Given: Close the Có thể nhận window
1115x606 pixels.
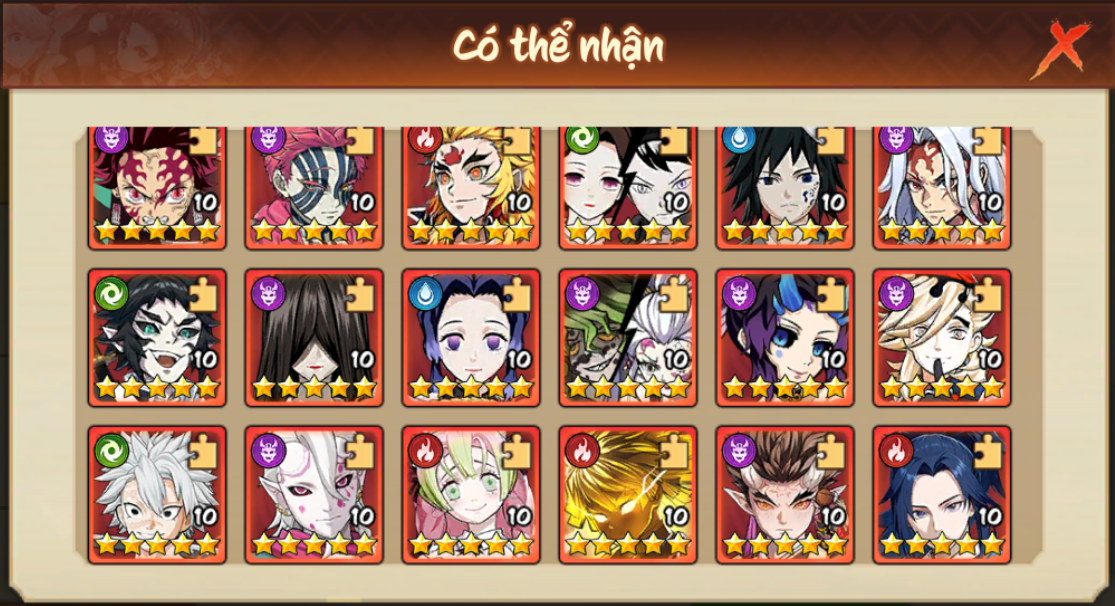Looking at the screenshot, I should (x=1066, y=47).
